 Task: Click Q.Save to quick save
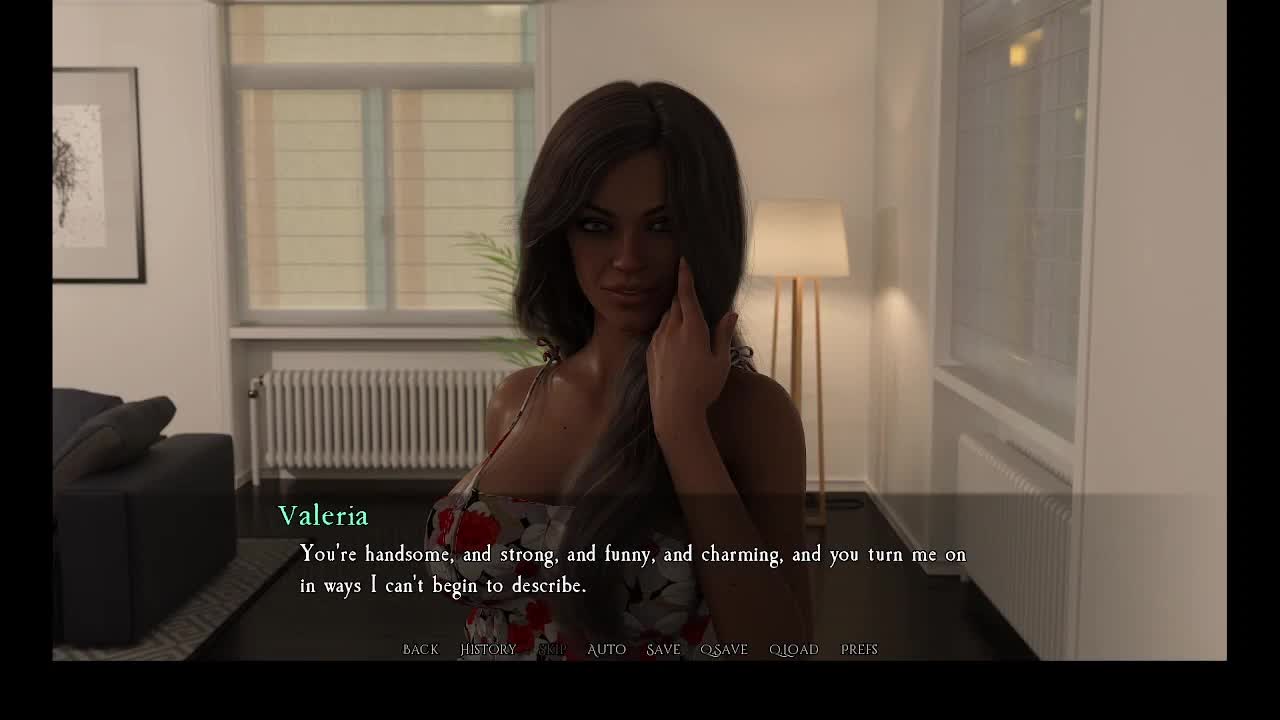(724, 650)
